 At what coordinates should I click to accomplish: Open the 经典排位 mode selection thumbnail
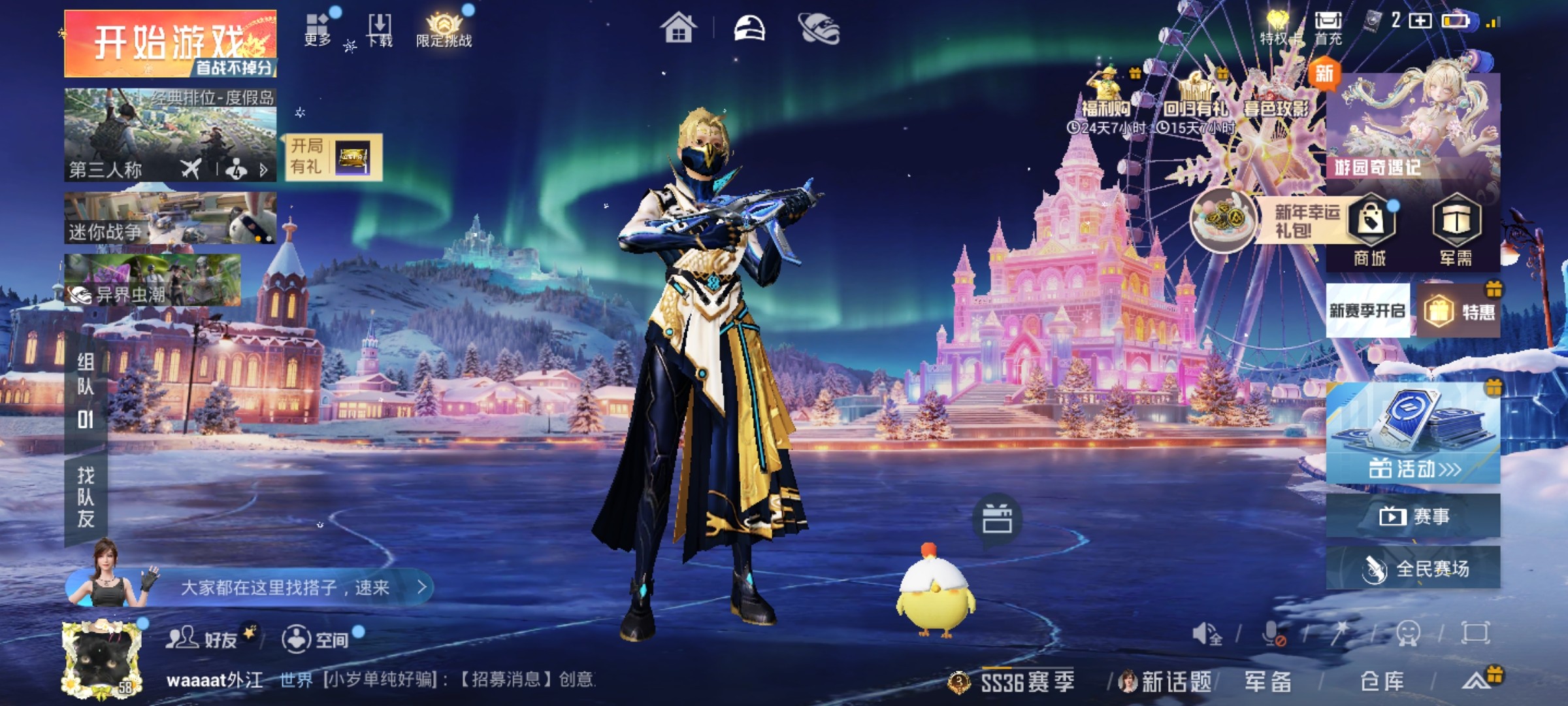(x=170, y=135)
